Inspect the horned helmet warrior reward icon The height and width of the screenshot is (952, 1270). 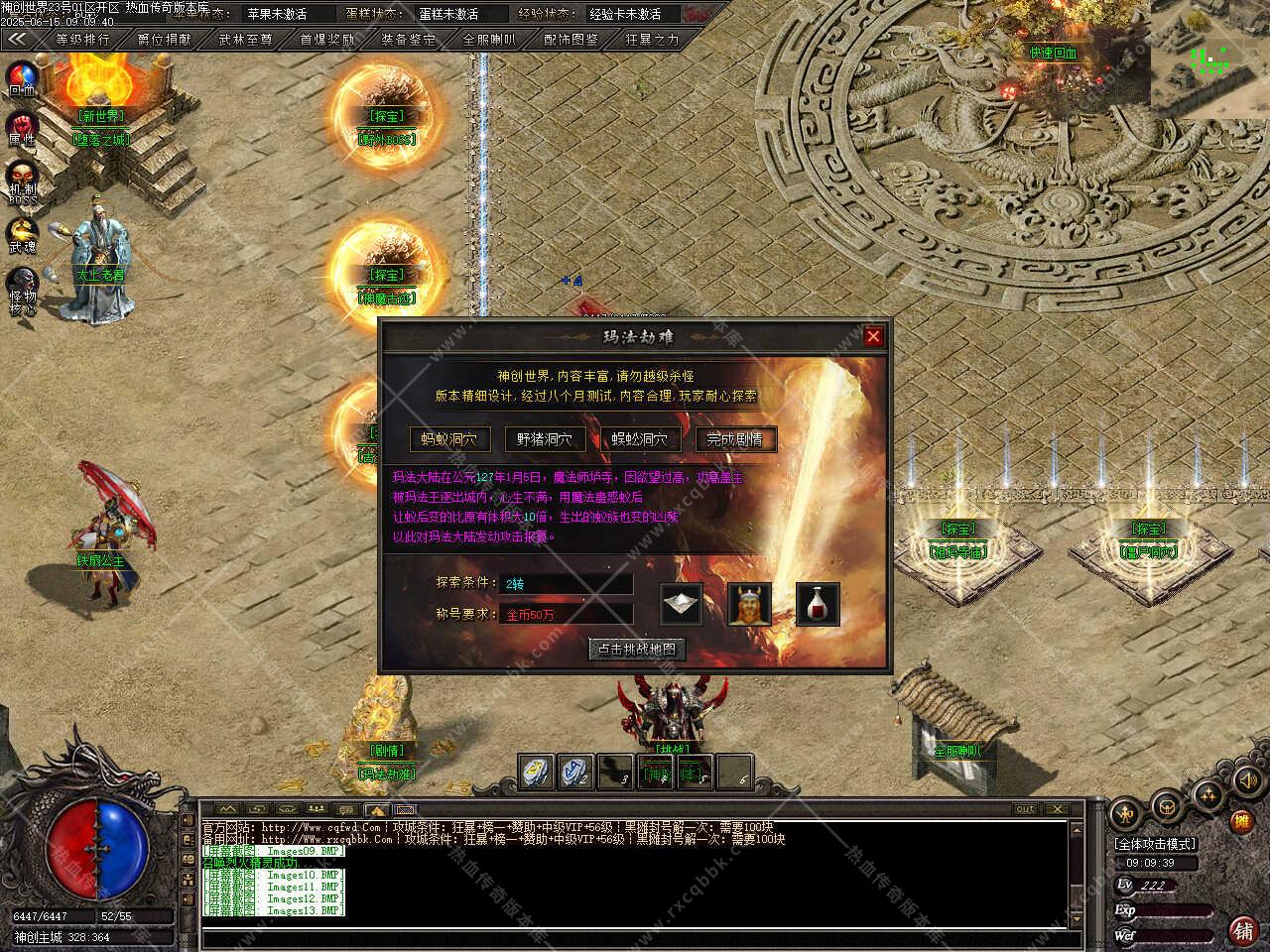point(750,604)
